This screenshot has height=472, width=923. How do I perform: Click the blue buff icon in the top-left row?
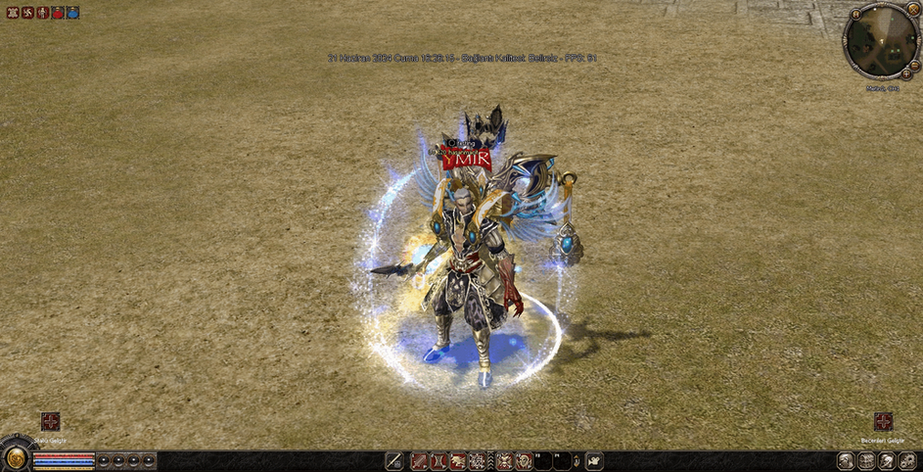coord(72,13)
